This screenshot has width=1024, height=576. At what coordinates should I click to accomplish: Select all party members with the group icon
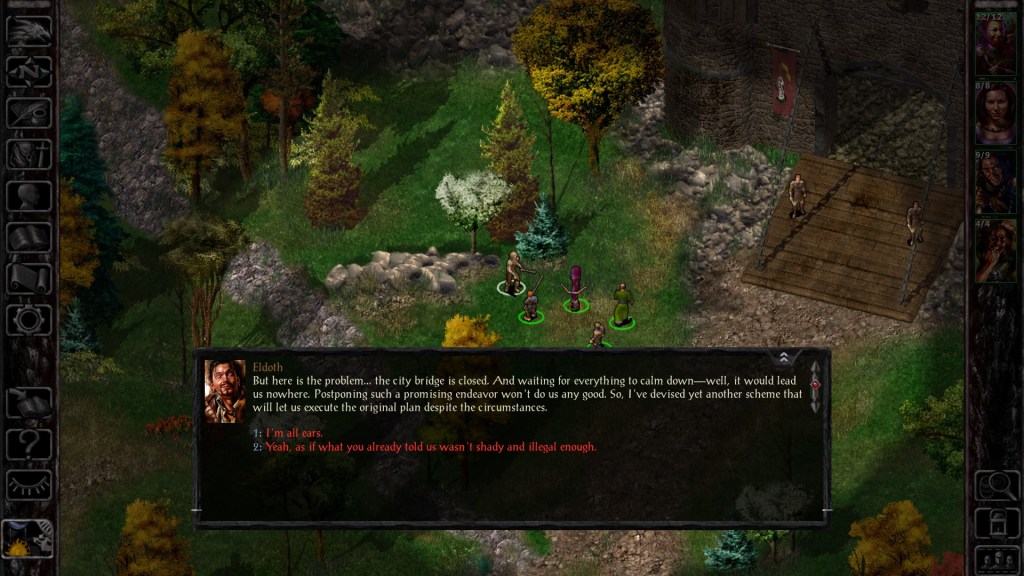click(995, 558)
